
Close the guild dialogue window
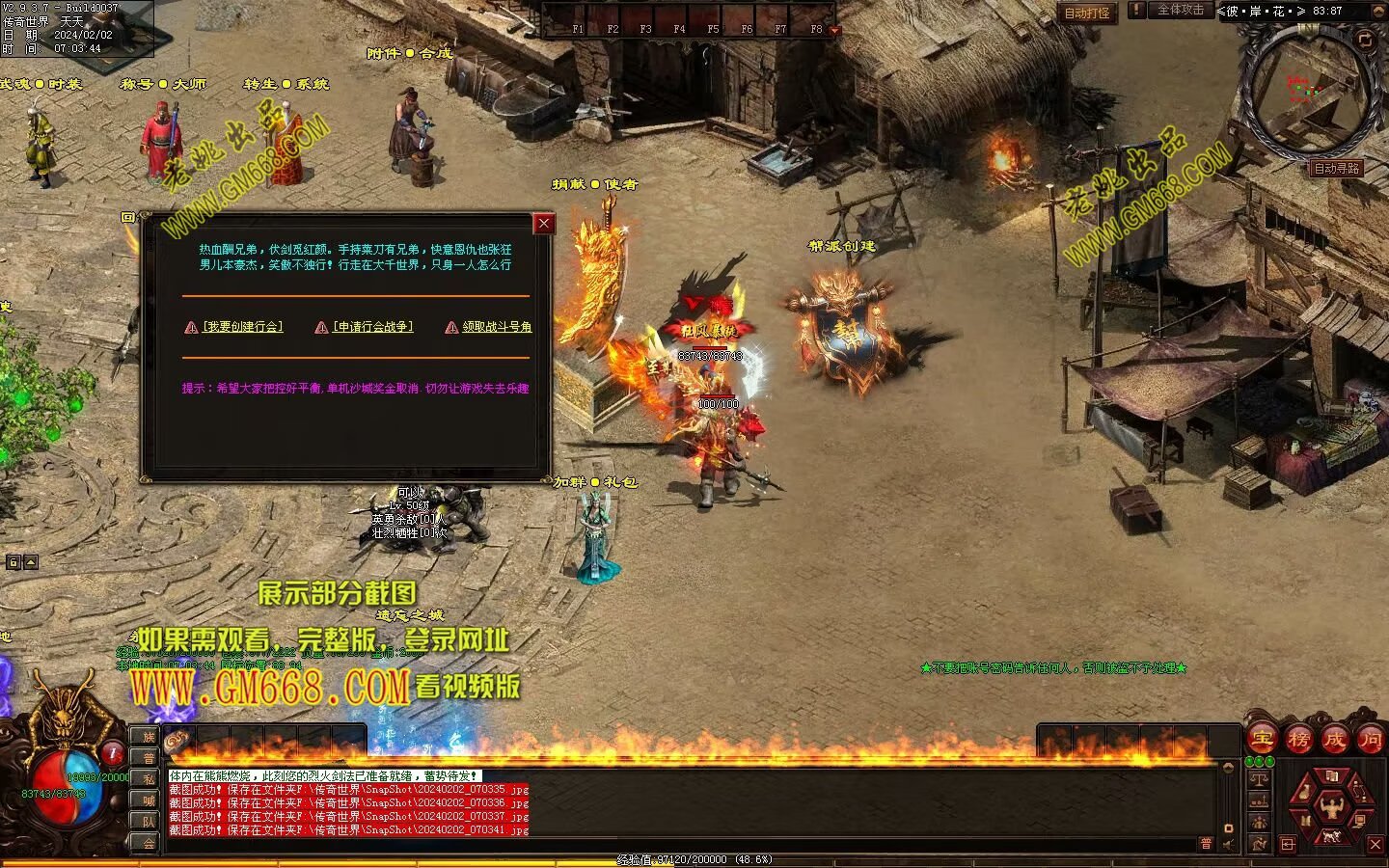[x=544, y=224]
